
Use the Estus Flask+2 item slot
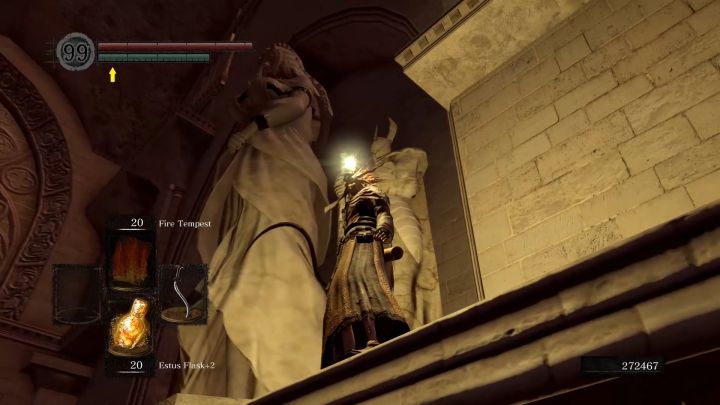(x=130, y=331)
